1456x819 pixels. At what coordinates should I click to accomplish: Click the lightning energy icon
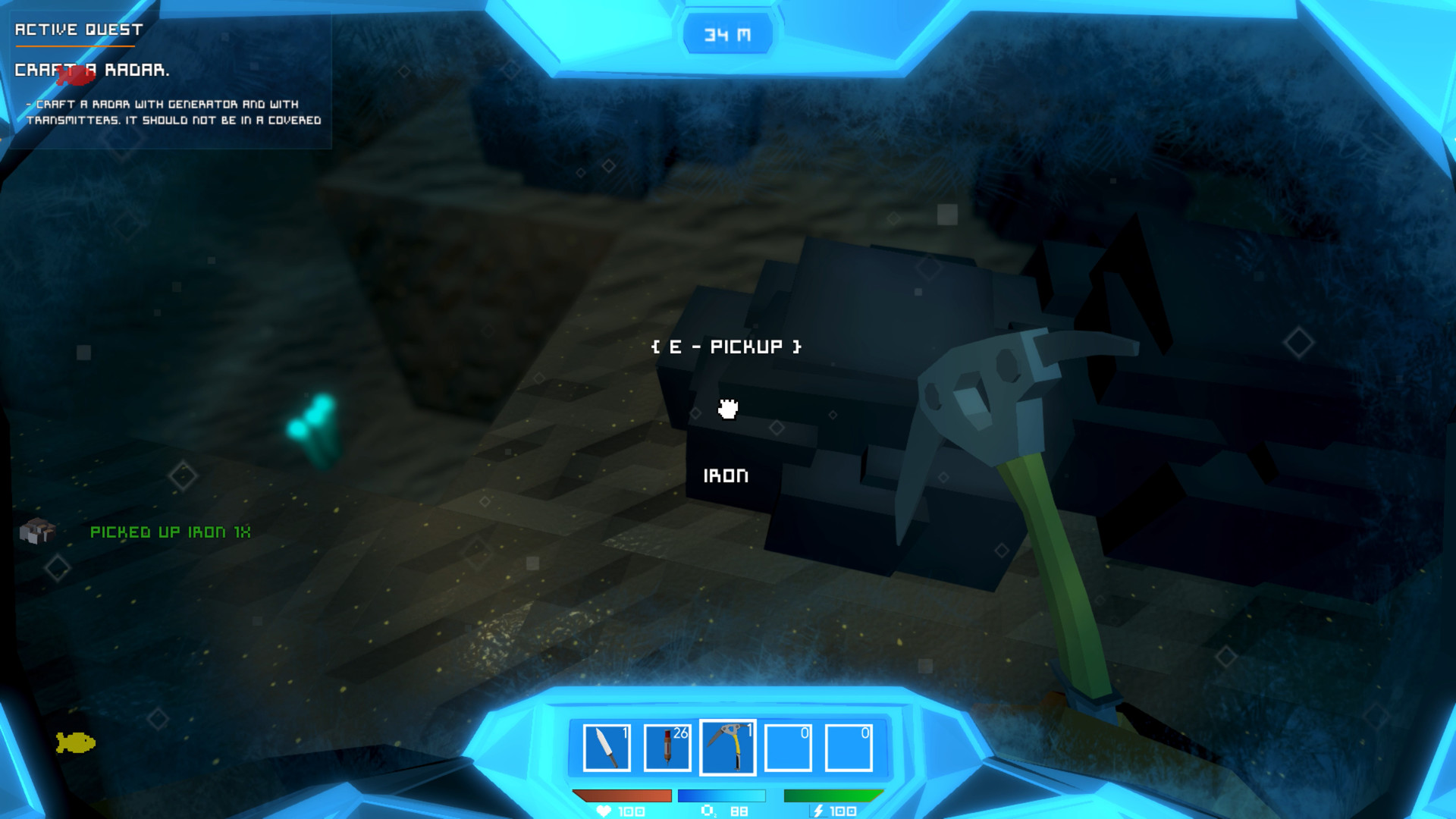[x=817, y=811]
